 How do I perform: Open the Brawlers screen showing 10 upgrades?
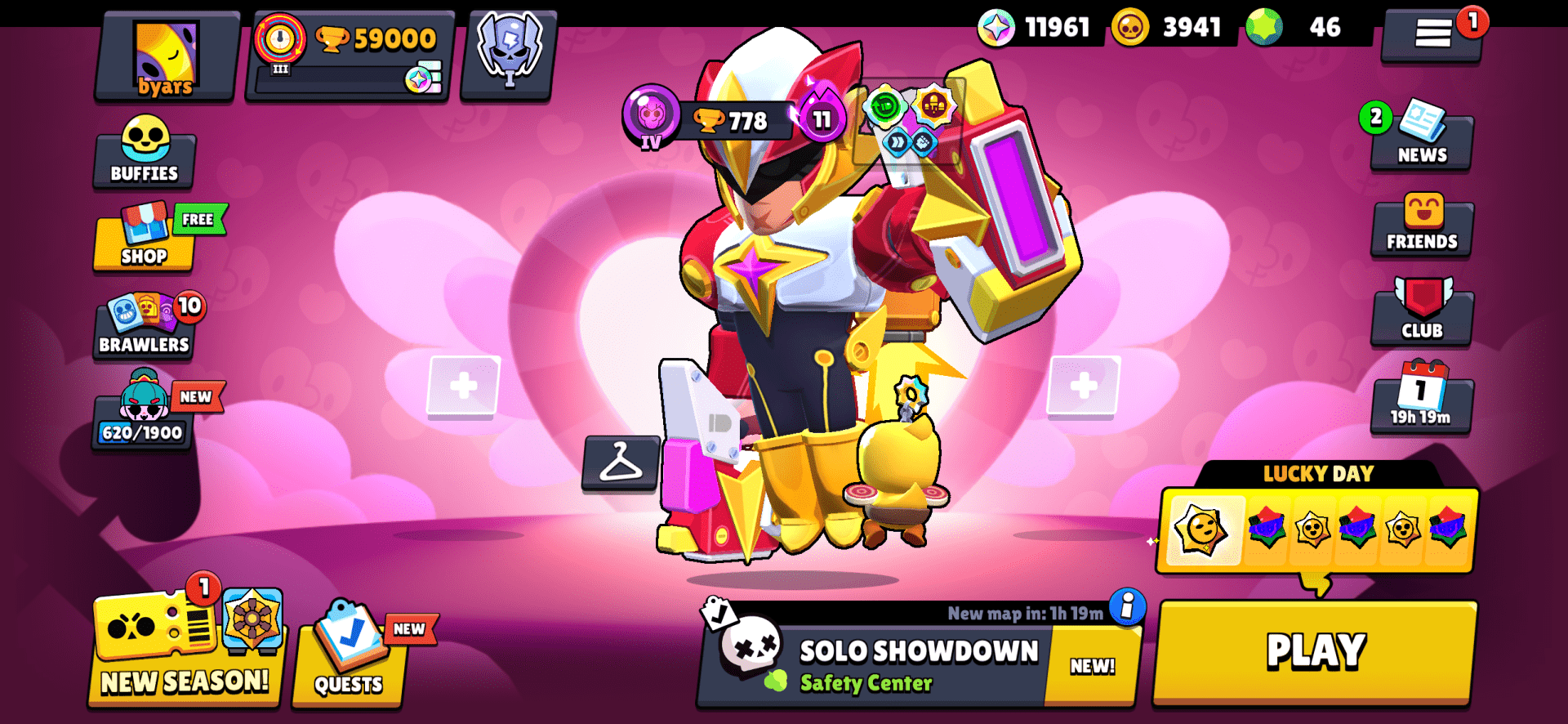[x=144, y=325]
